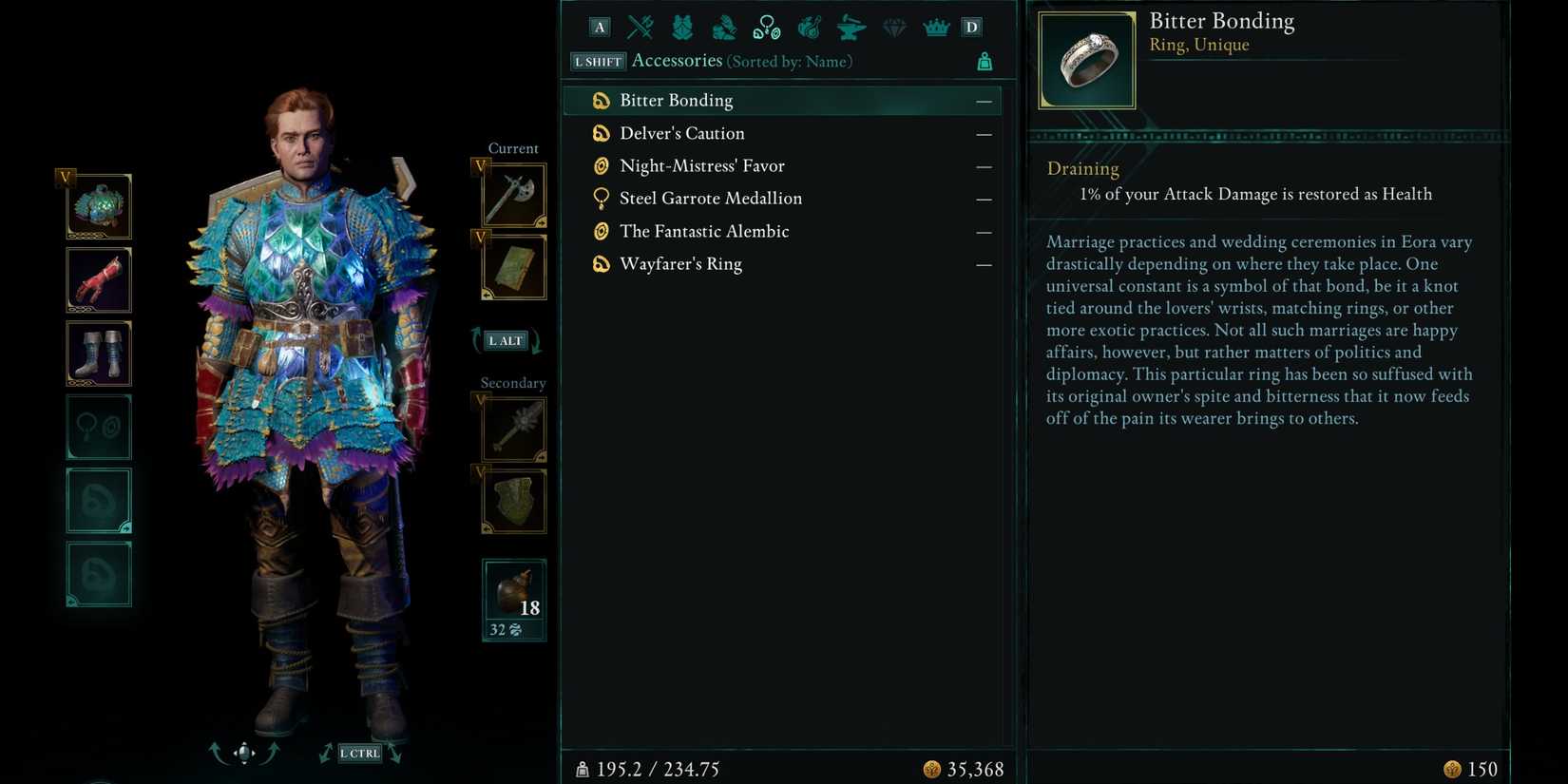Image resolution: width=1568 pixels, height=784 pixels.
Task: Open the gems diamond category filter
Action: coord(893,27)
